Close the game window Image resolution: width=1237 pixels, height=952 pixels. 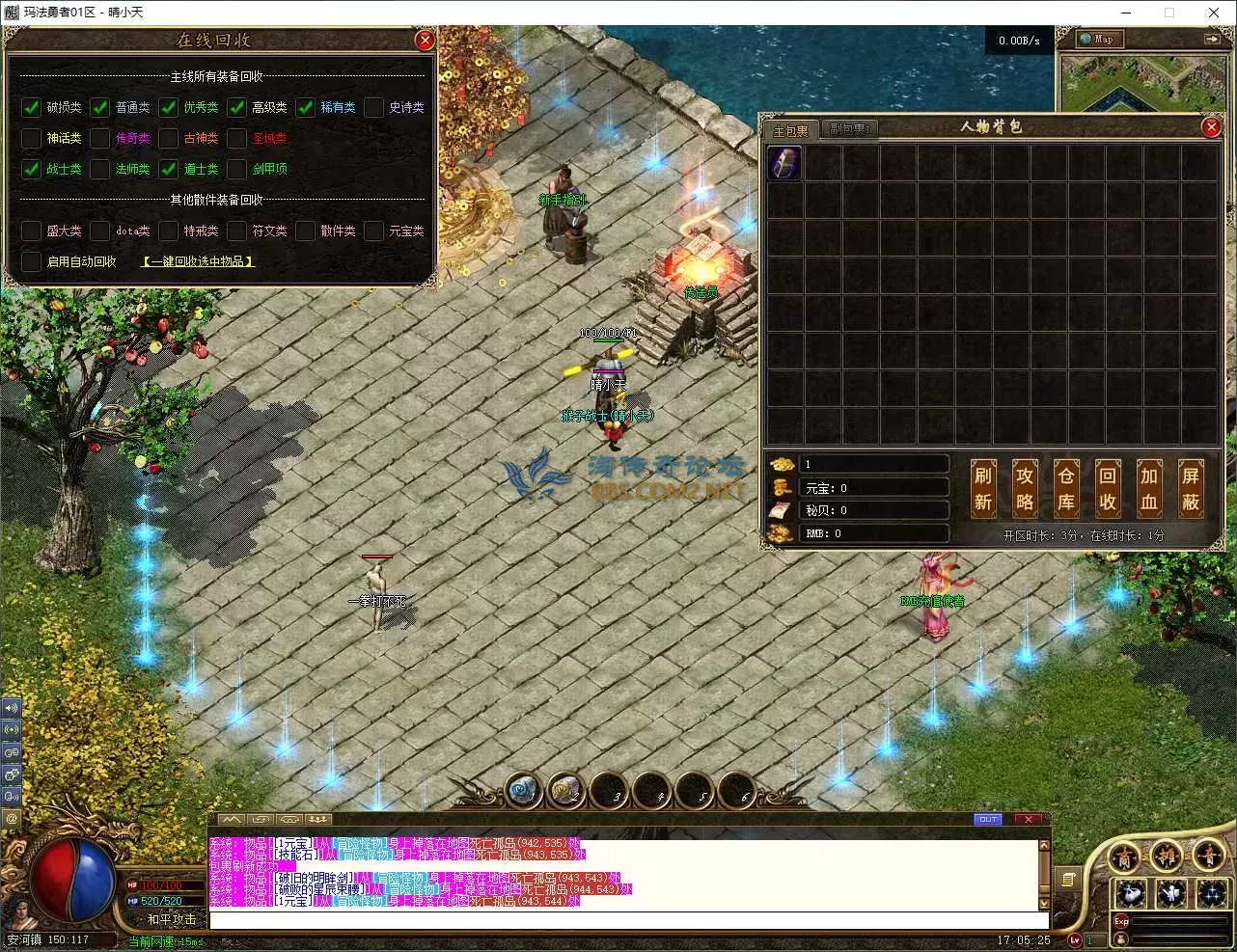(x=1214, y=13)
